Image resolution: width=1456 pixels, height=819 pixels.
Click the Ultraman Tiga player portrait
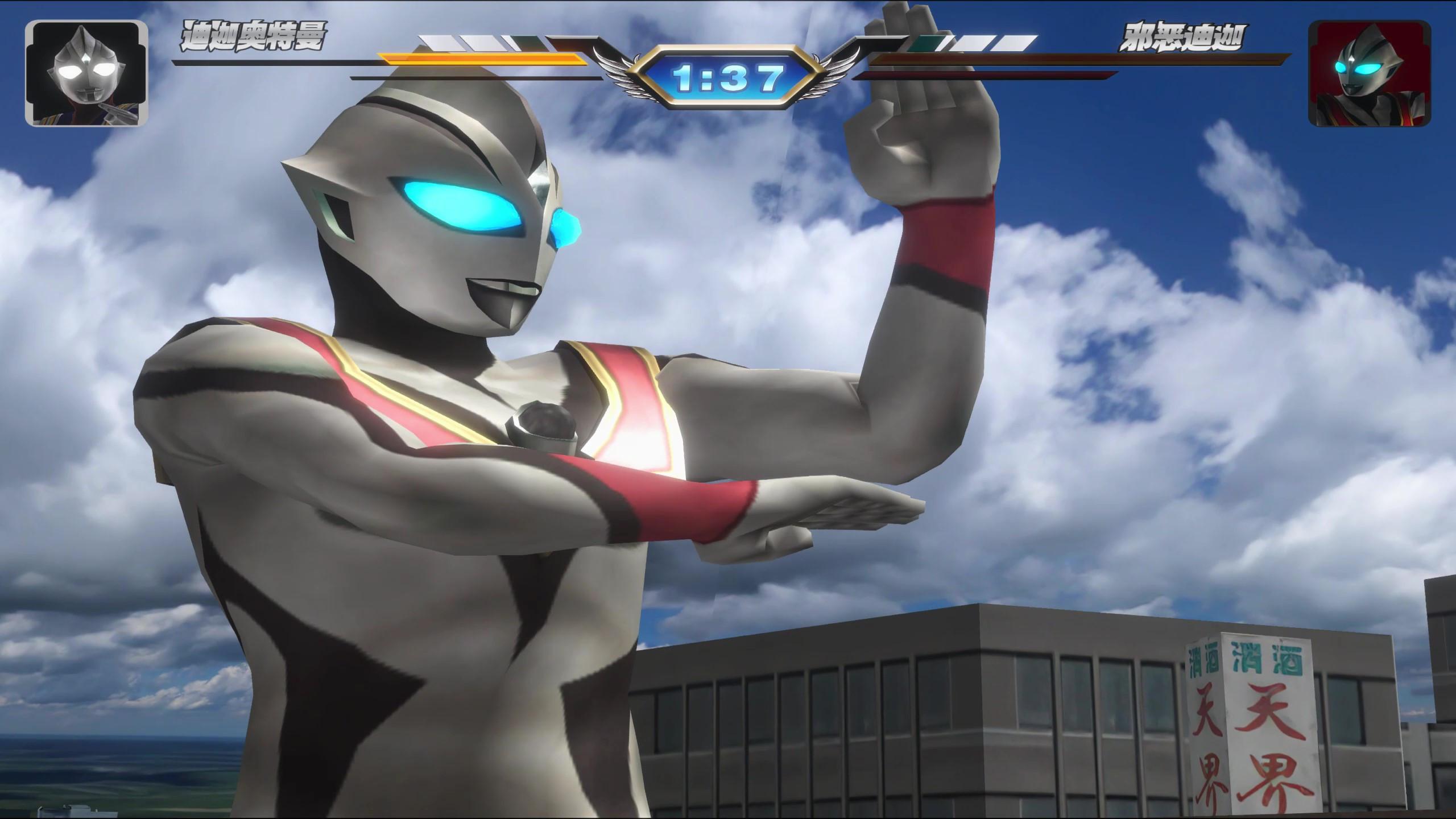(86, 73)
